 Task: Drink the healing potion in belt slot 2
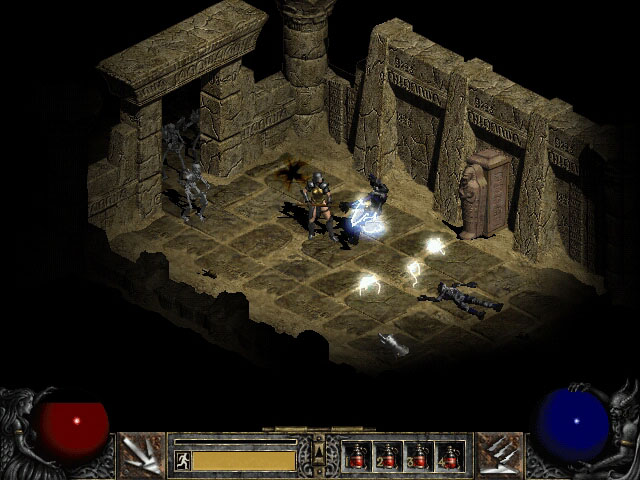coord(388,456)
